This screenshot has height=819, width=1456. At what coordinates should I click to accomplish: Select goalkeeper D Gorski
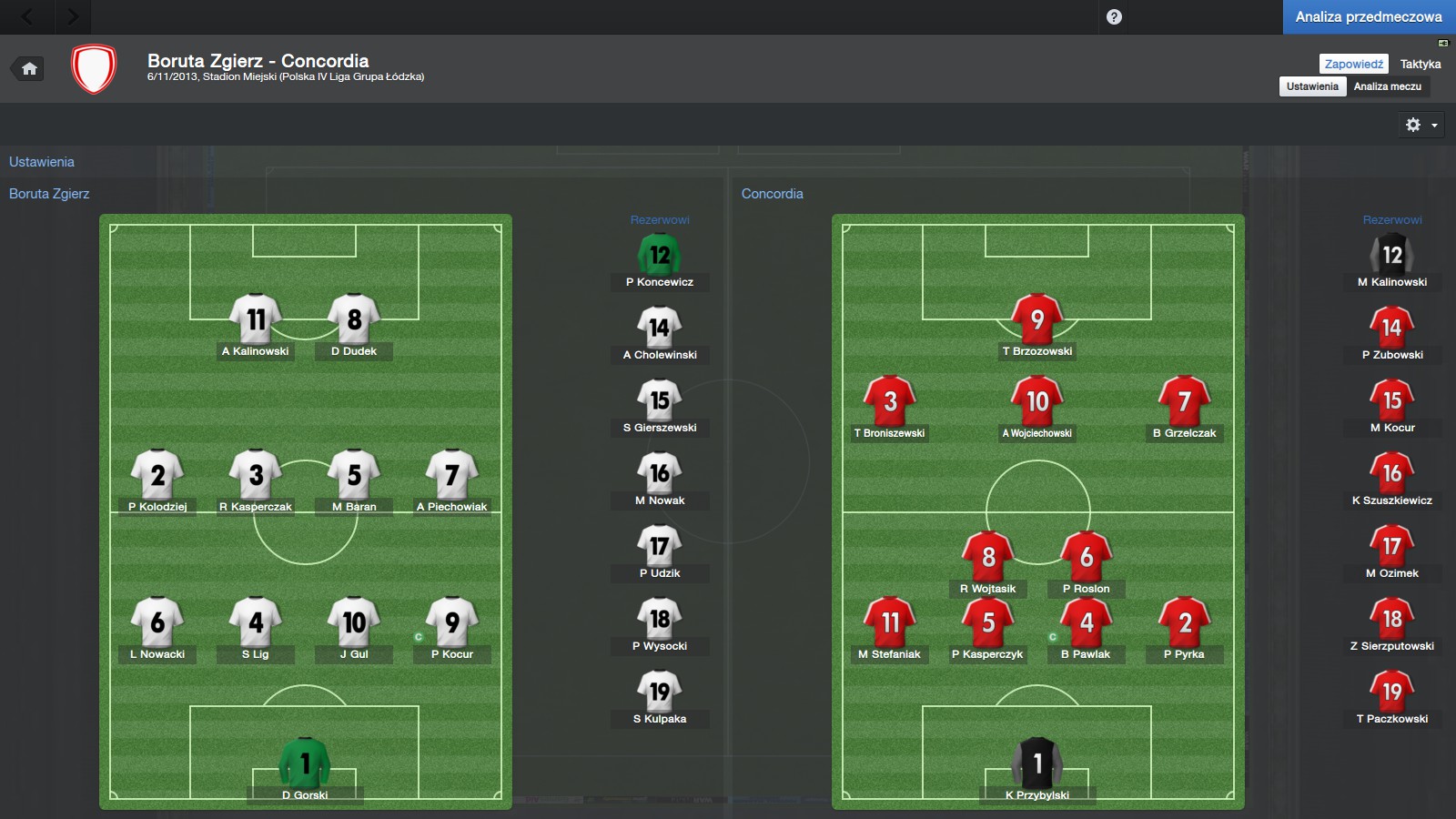point(305,767)
